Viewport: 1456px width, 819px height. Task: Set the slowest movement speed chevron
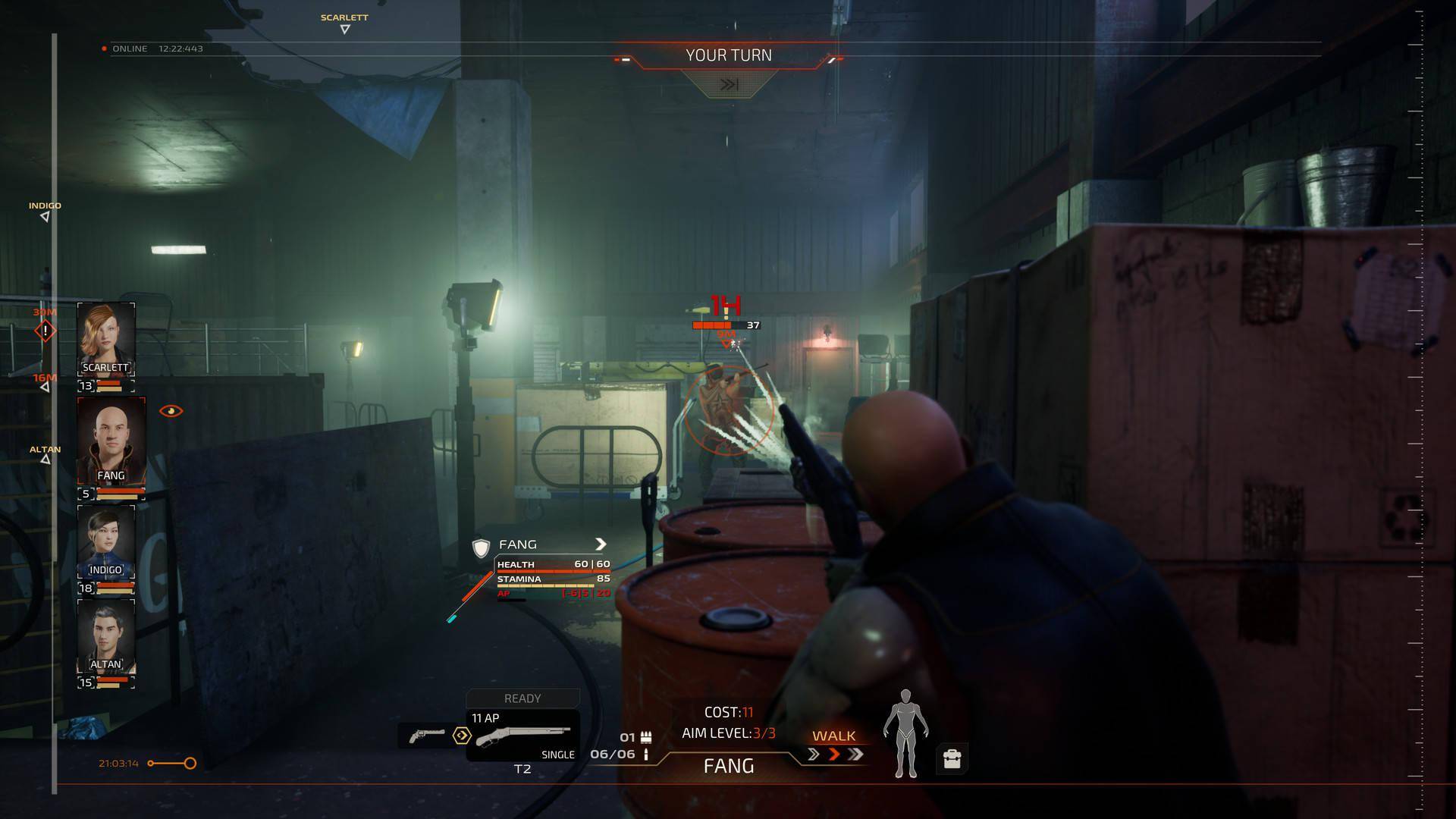tap(814, 755)
